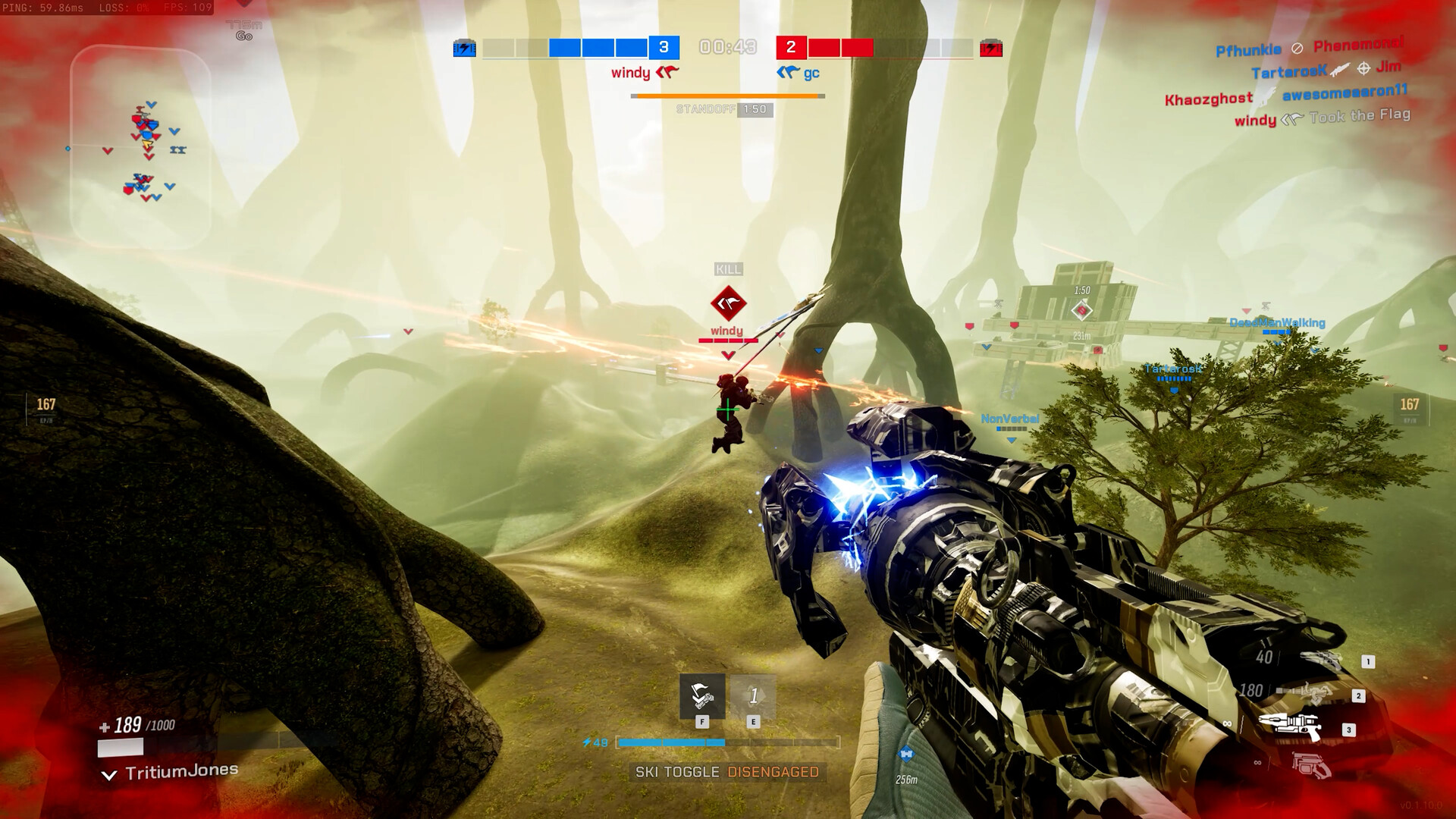Click the blue team battery icon near the score

click(463, 49)
